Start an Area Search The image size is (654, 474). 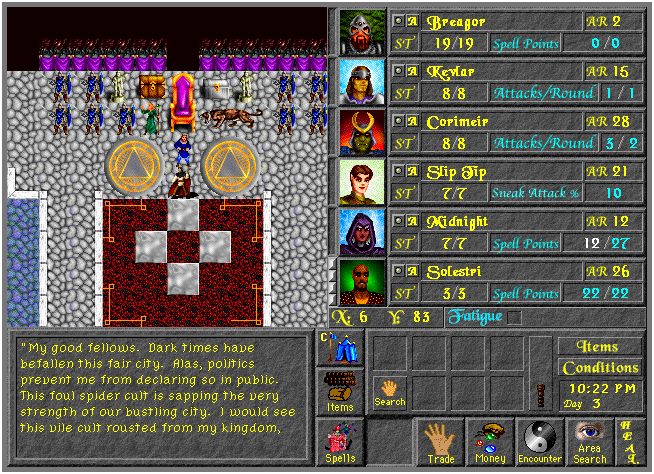pos(590,443)
